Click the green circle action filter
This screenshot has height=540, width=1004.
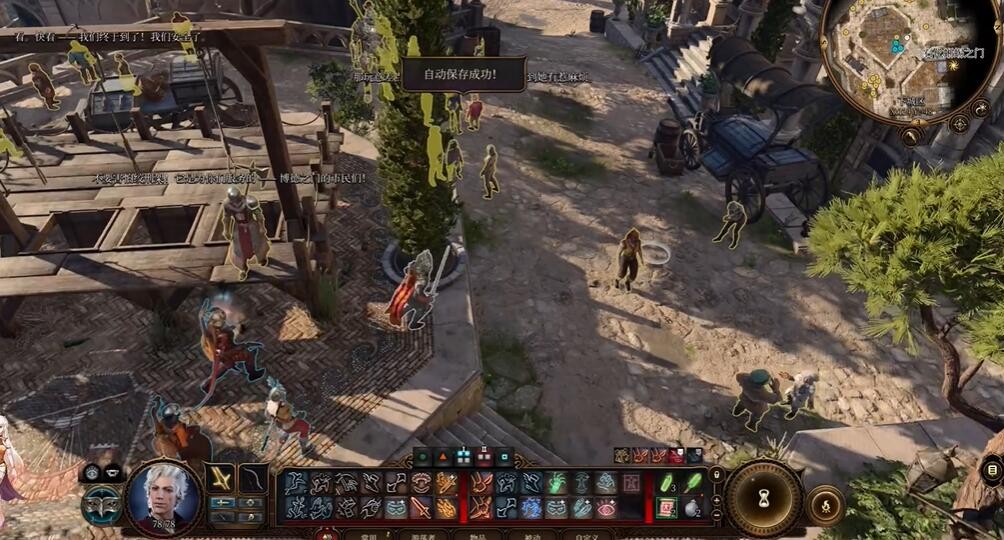click(421, 459)
